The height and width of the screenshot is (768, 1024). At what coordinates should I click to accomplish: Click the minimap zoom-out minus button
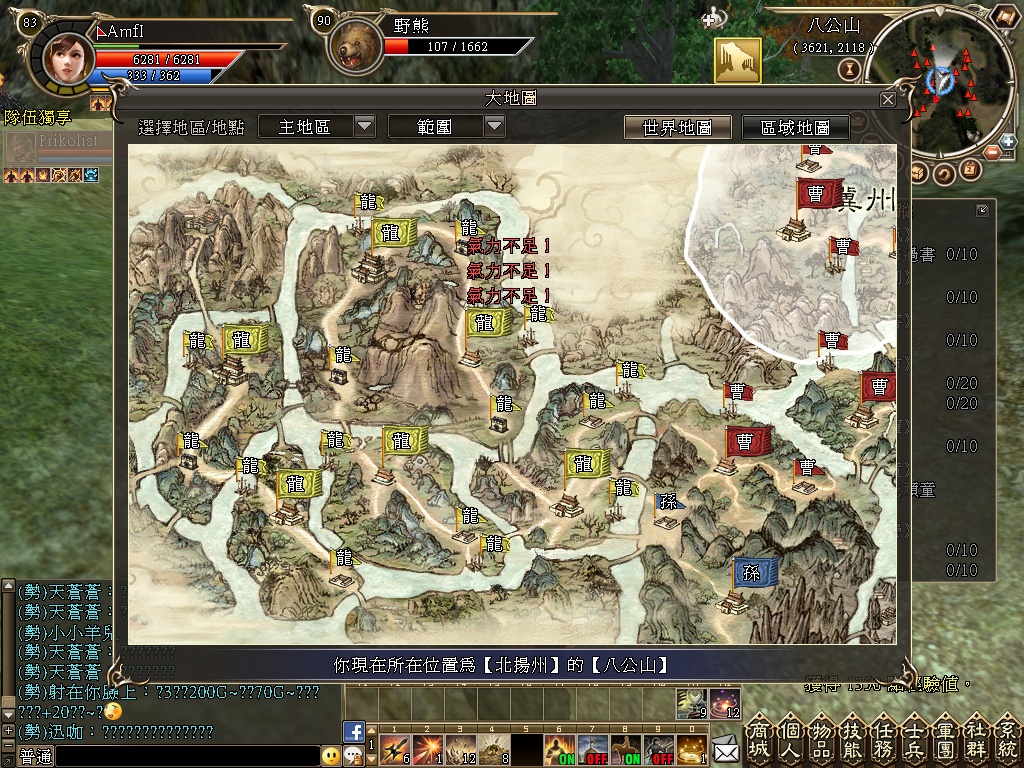tap(992, 153)
